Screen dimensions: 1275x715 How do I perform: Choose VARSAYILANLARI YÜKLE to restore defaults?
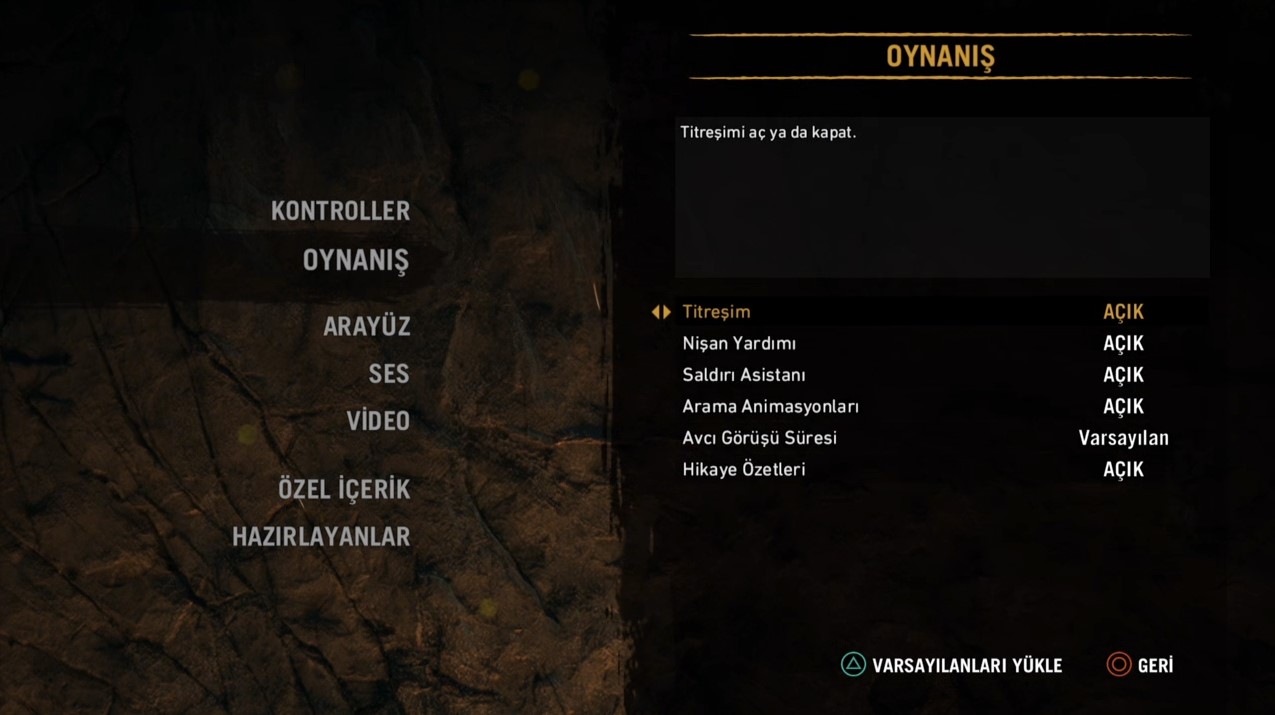coord(952,665)
